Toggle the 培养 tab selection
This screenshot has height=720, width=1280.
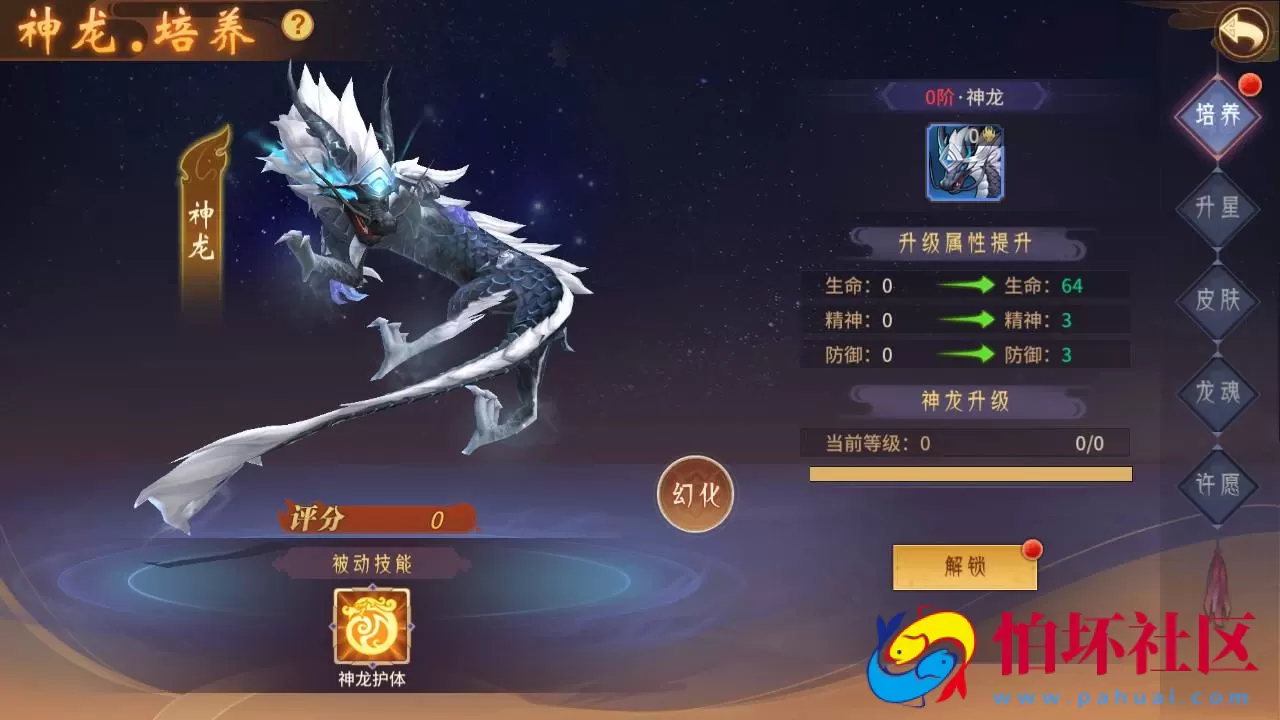pos(1218,115)
